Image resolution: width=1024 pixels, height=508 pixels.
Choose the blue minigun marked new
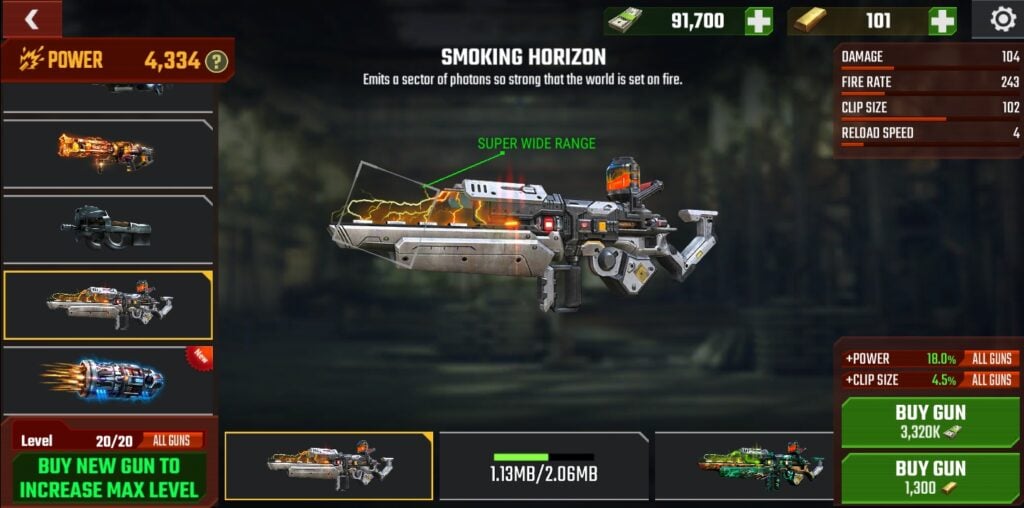(107, 380)
